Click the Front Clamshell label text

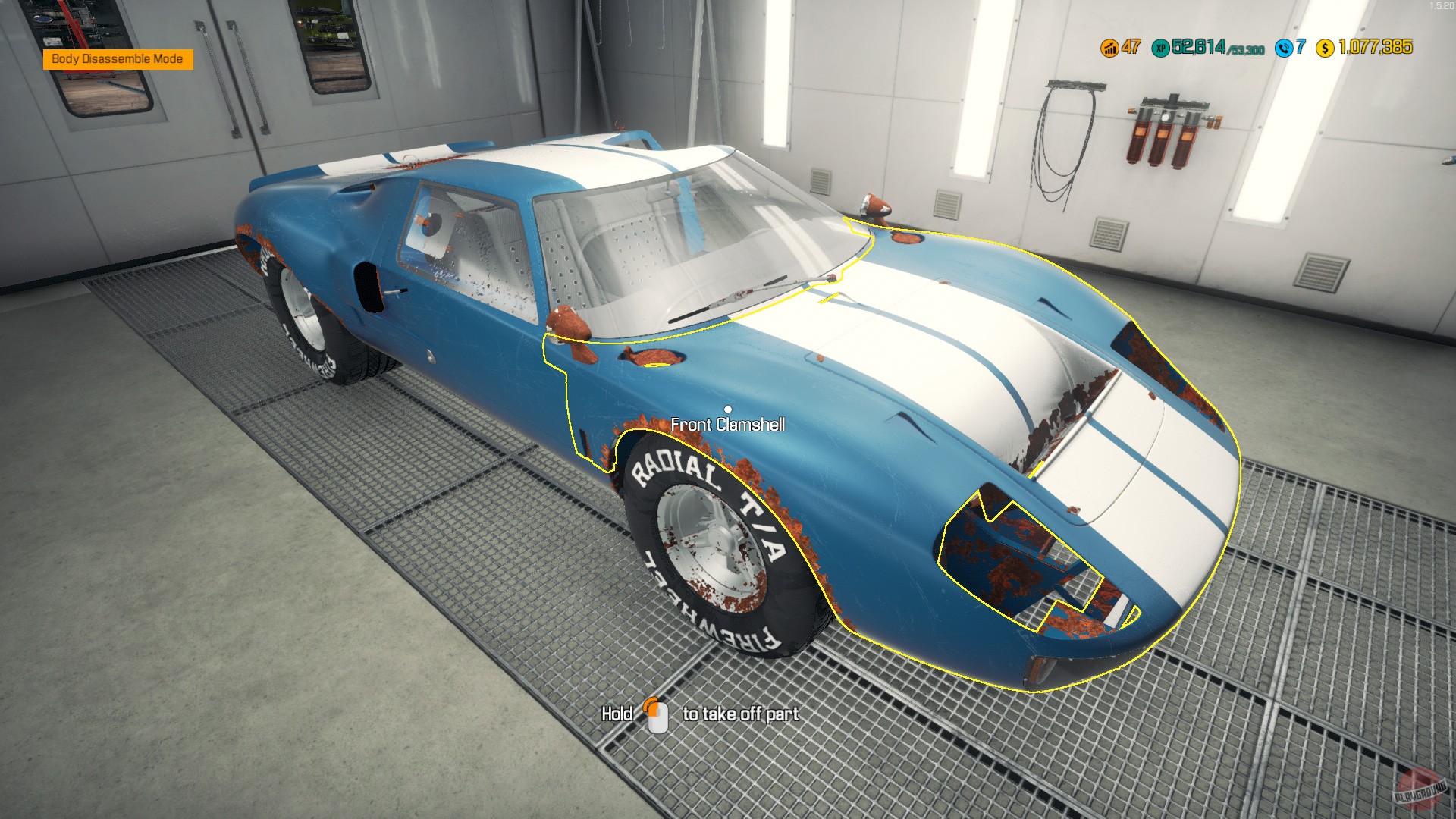pos(730,426)
